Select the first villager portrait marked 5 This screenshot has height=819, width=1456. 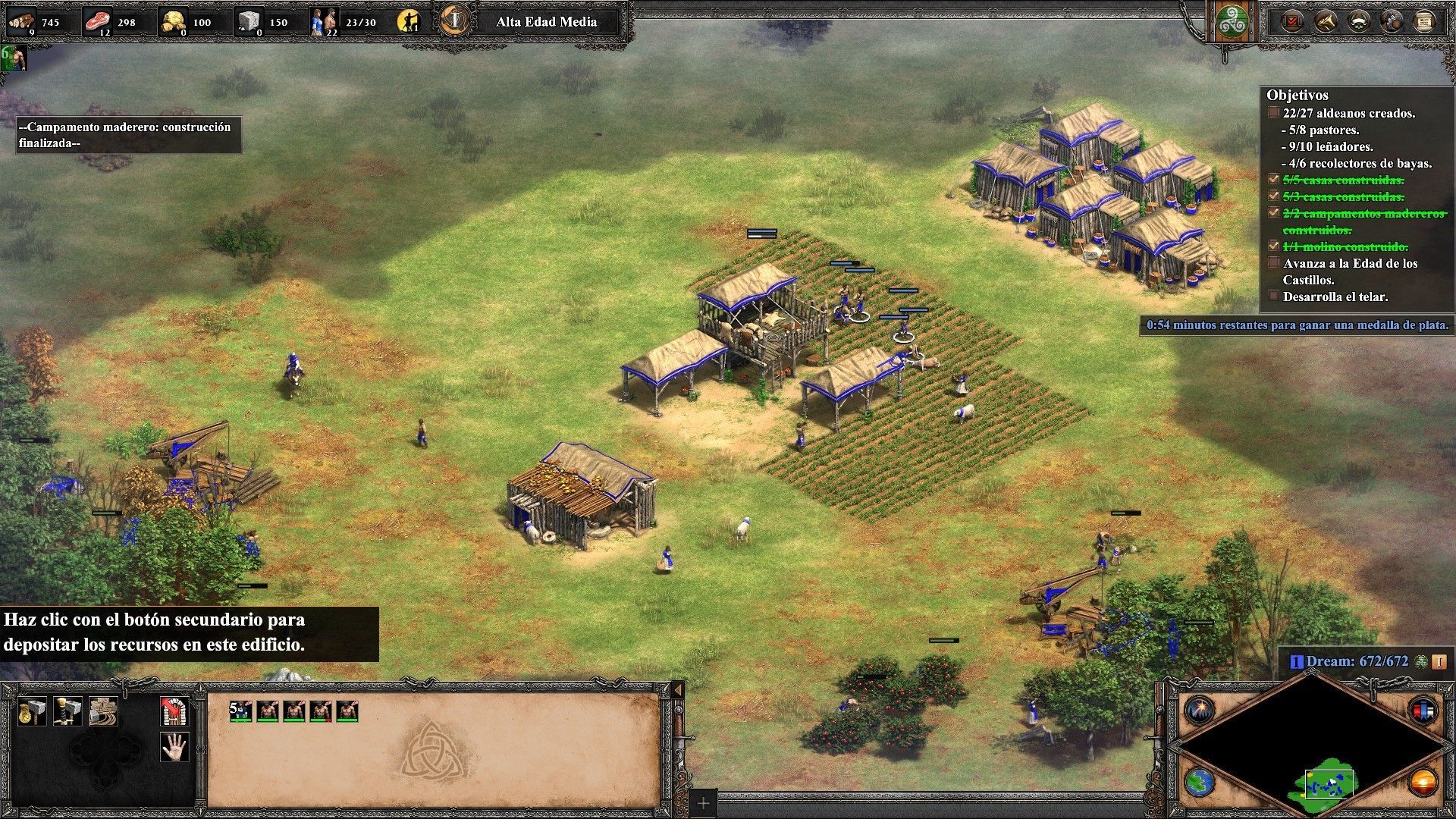point(241,711)
